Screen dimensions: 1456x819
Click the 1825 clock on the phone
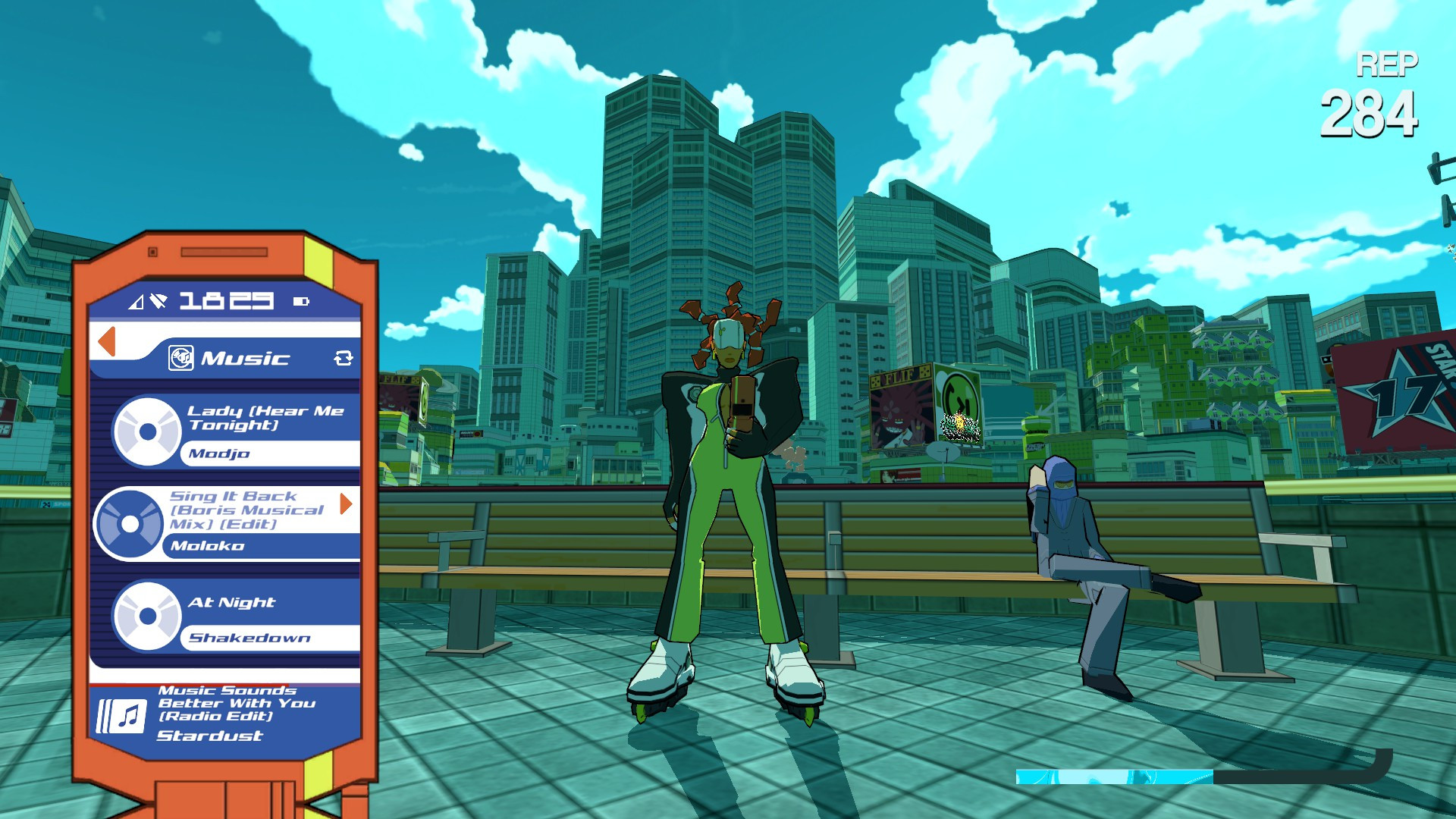[225, 300]
